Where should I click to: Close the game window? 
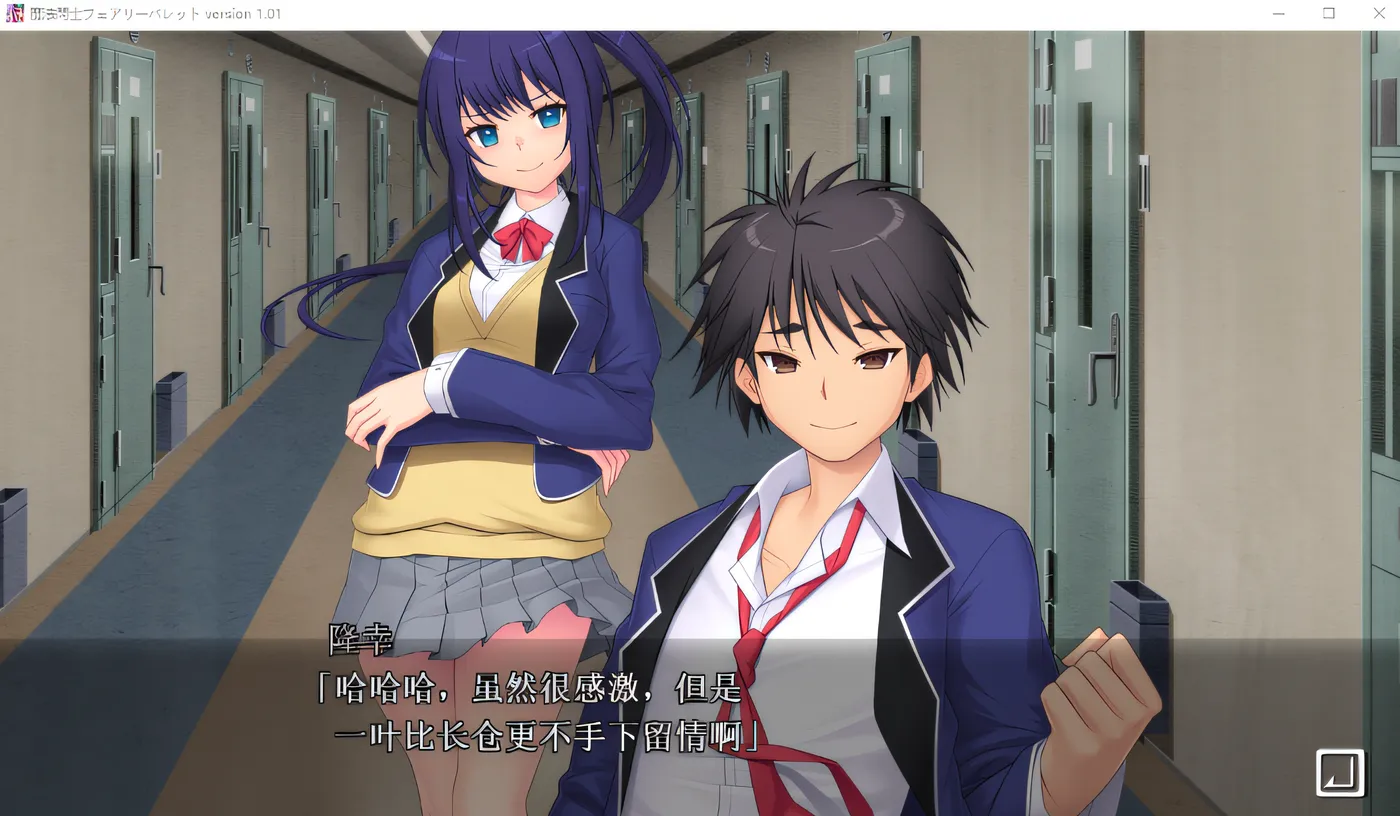tap(1379, 14)
